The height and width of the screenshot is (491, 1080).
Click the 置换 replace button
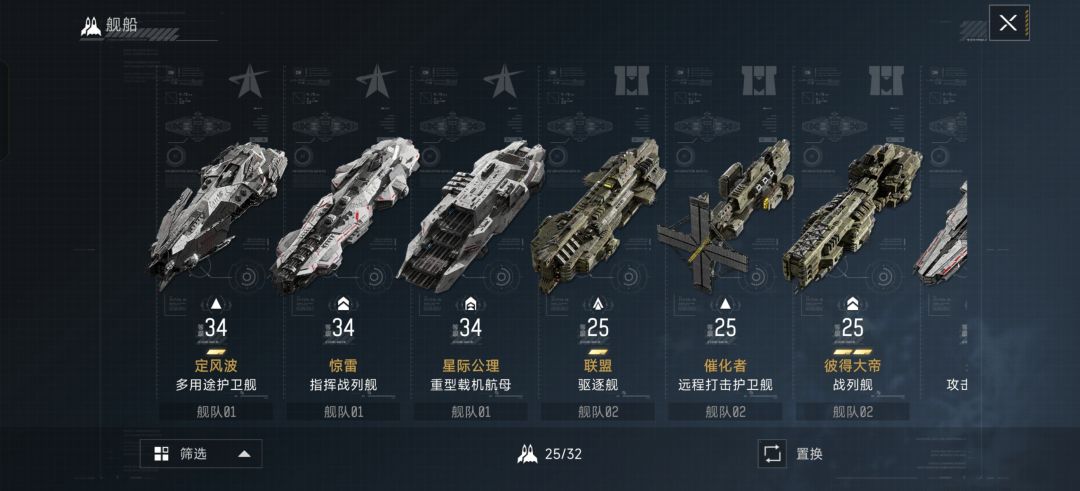tap(793, 454)
